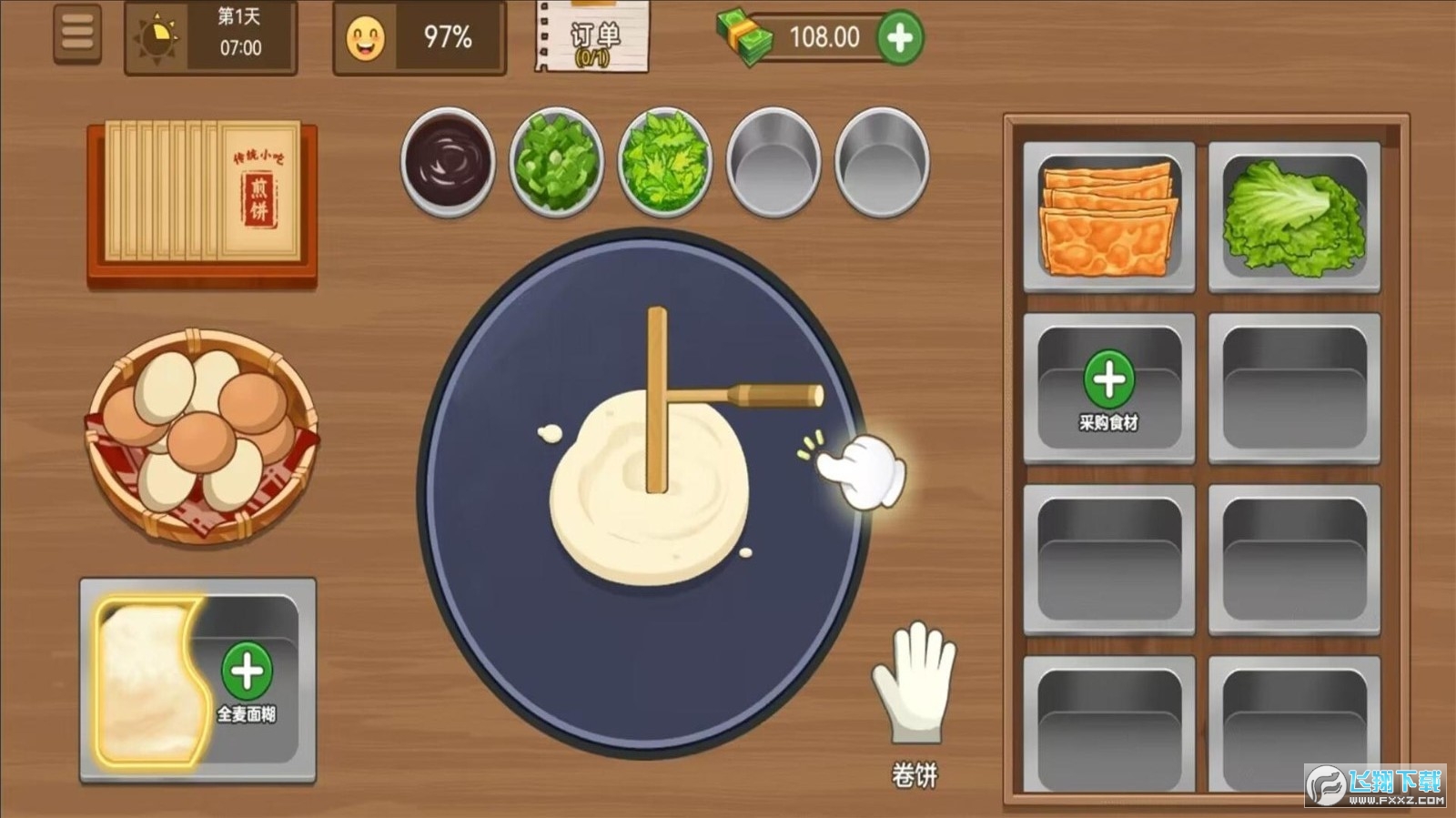Add 全麦面糊 whole wheat batter
This screenshot has width=1456, height=818.
tap(247, 672)
